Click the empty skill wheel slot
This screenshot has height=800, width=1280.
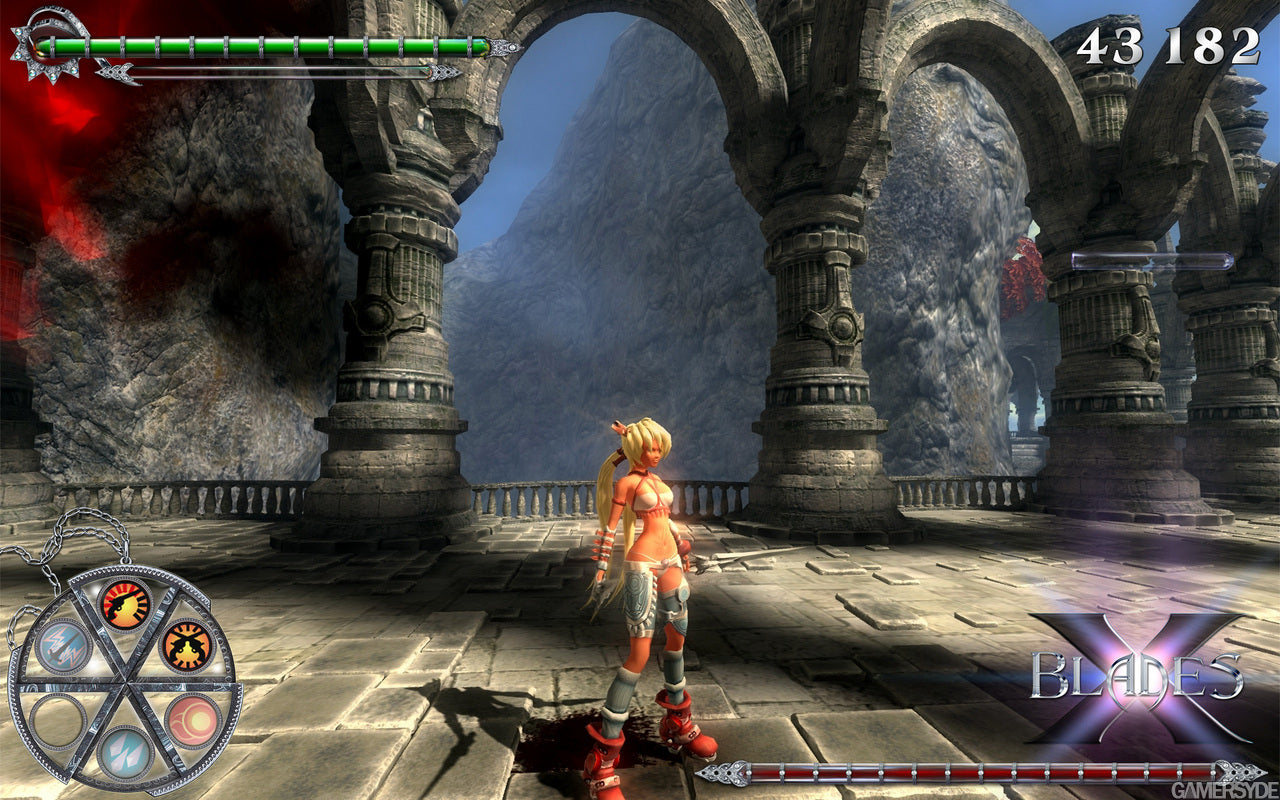pos(58,720)
